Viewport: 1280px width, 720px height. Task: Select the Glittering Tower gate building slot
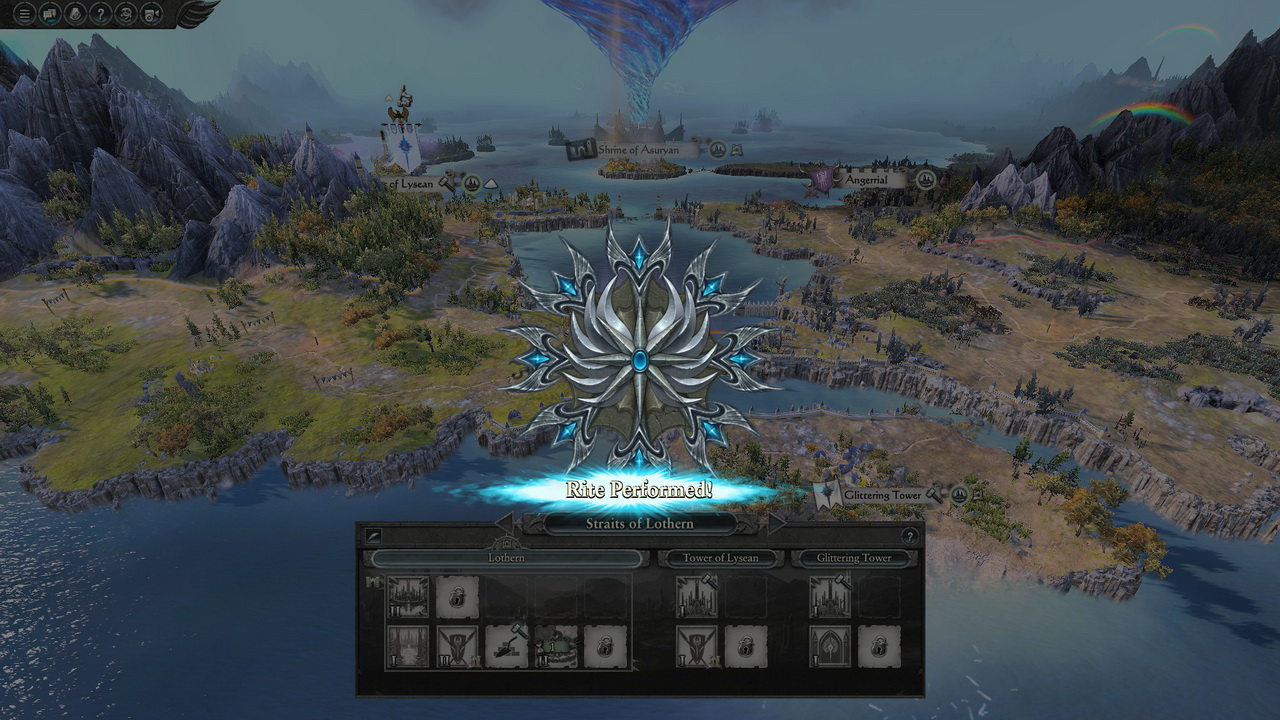830,647
